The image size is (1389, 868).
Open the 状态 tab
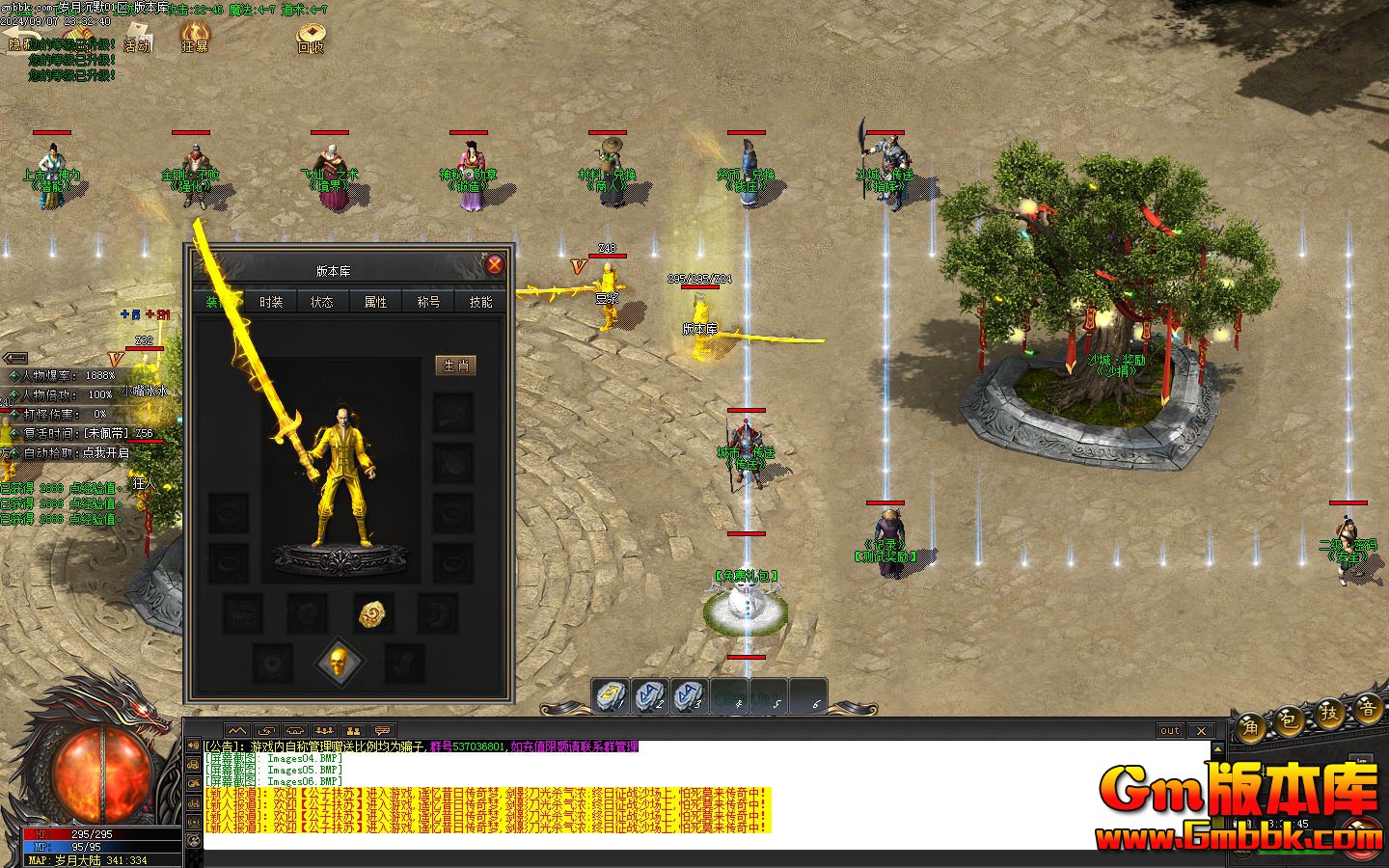coord(322,302)
